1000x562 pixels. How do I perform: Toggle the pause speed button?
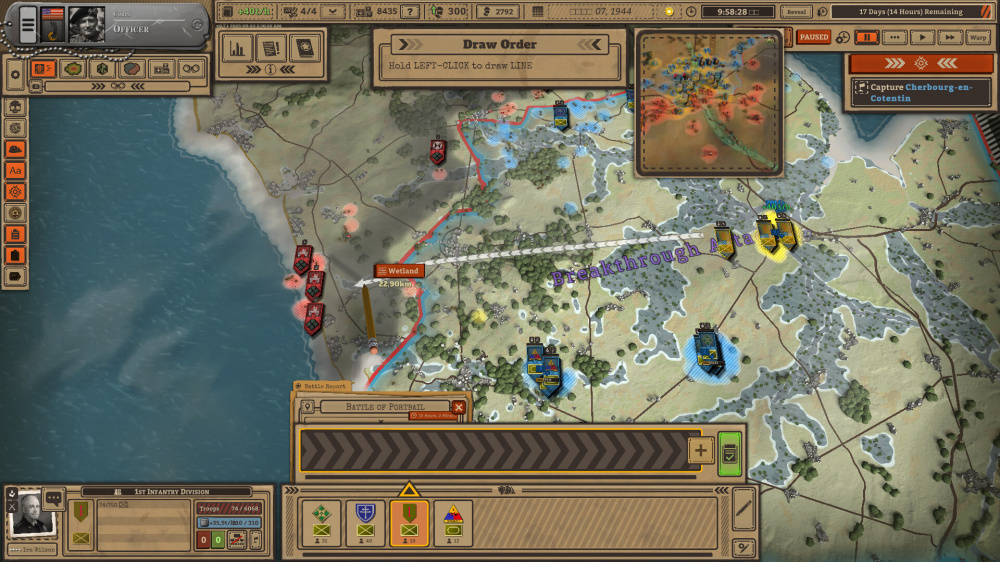click(x=867, y=37)
